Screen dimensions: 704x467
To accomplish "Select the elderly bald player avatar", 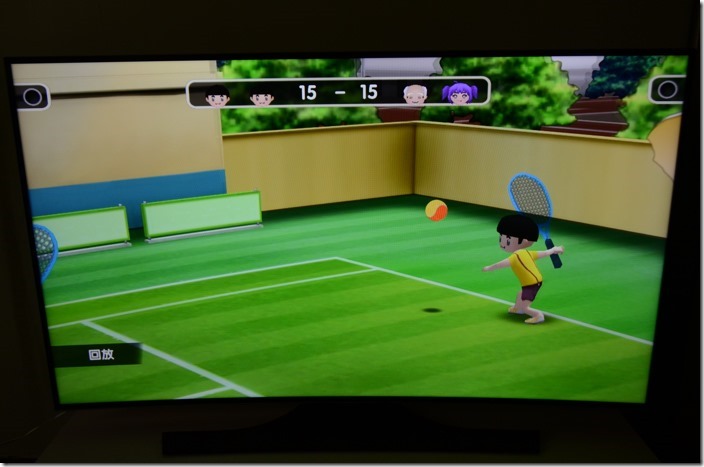I will (415, 94).
